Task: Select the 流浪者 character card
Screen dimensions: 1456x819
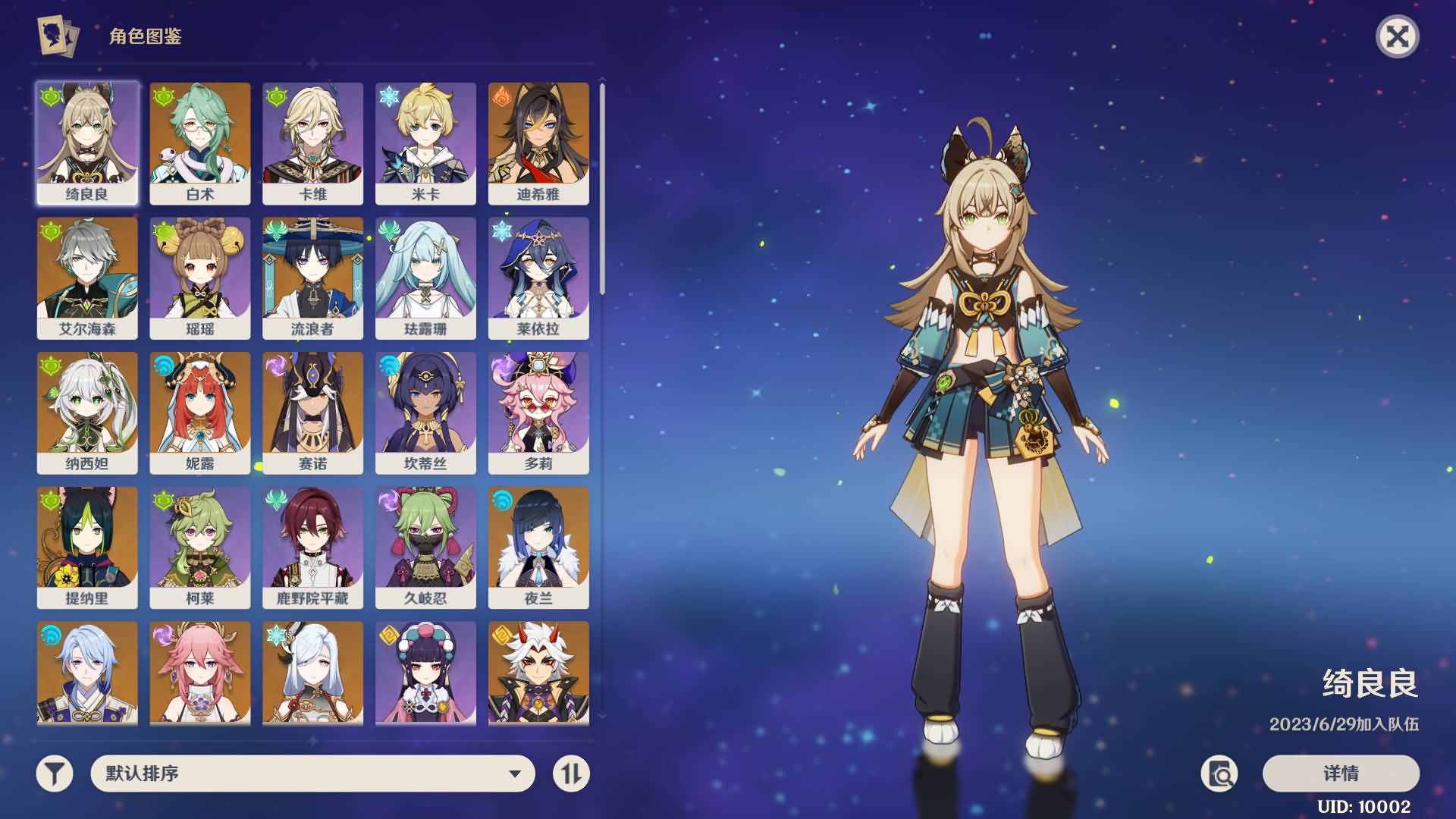Action: (x=312, y=278)
